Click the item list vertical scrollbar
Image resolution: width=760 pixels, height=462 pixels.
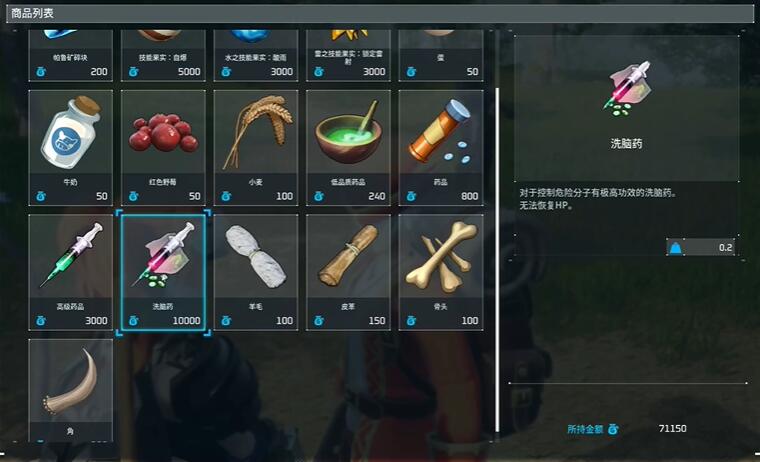coord(498,250)
